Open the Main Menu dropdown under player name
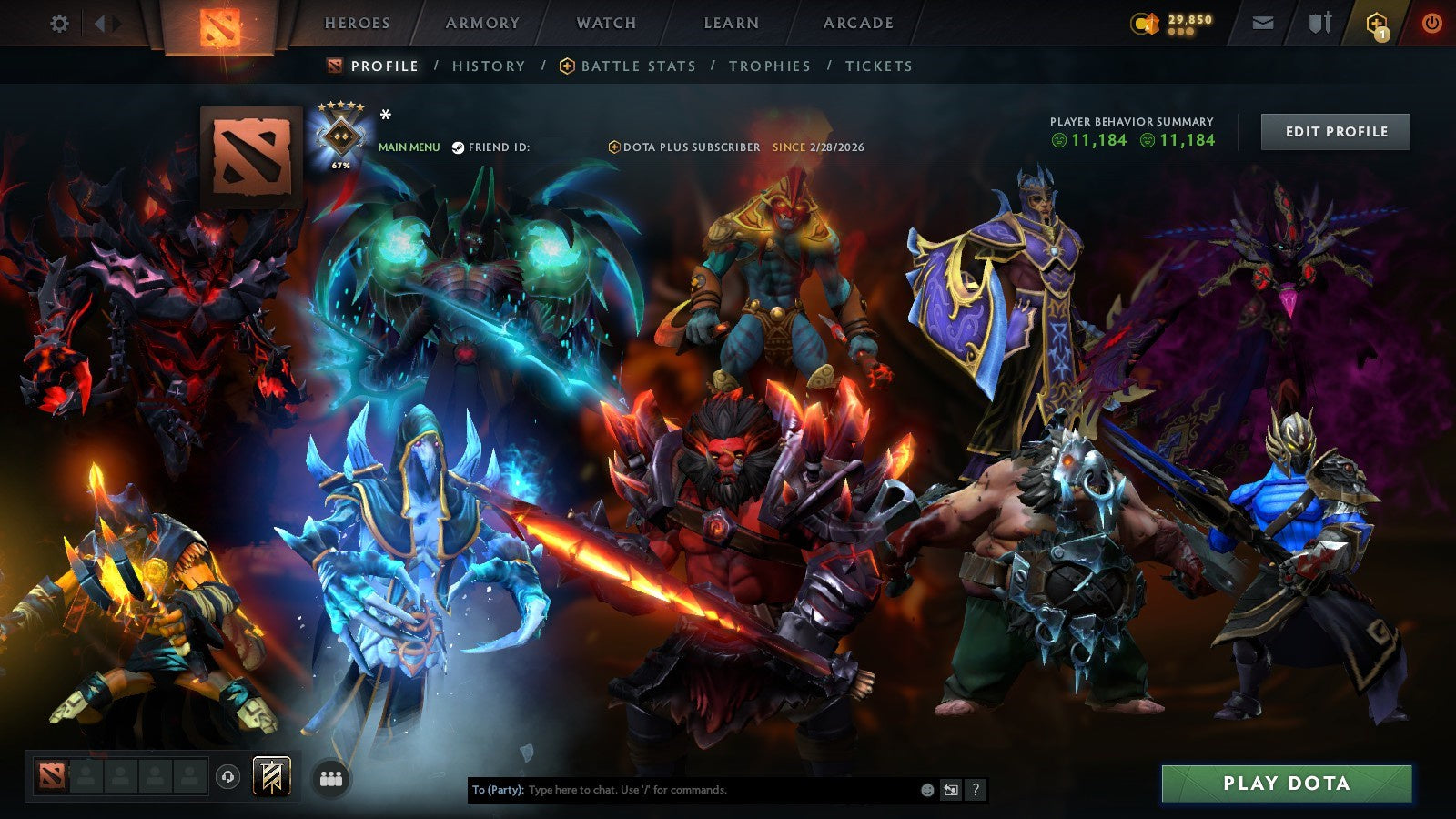The image size is (1456, 819). 408,145
